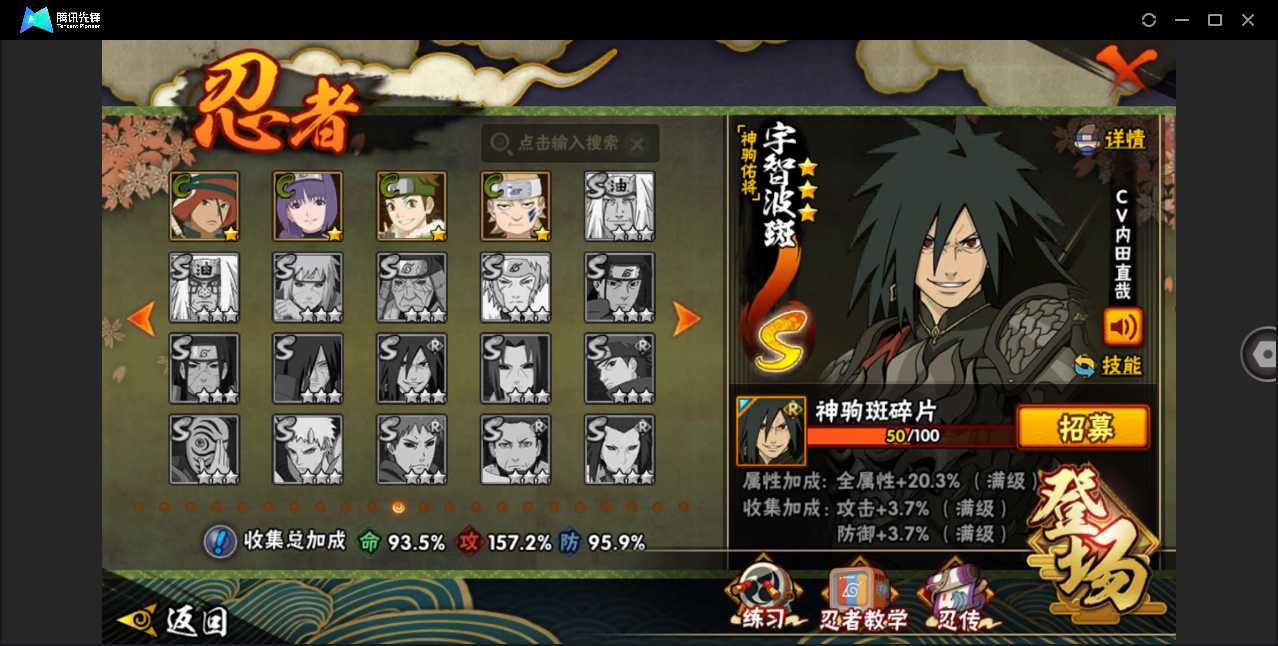Select the purple-haired C-rank ninja

(x=308, y=206)
